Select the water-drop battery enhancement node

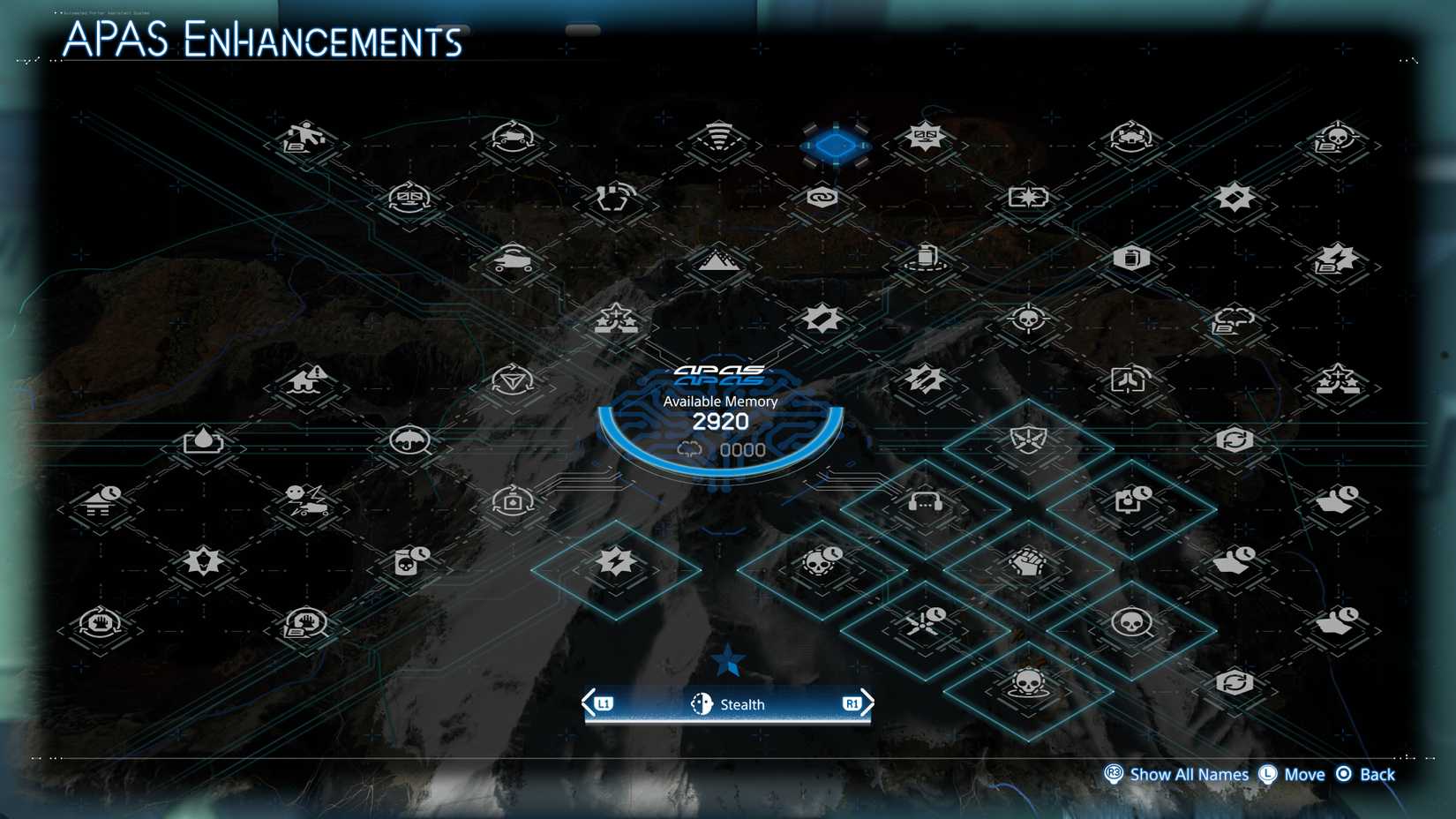(x=202, y=441)
